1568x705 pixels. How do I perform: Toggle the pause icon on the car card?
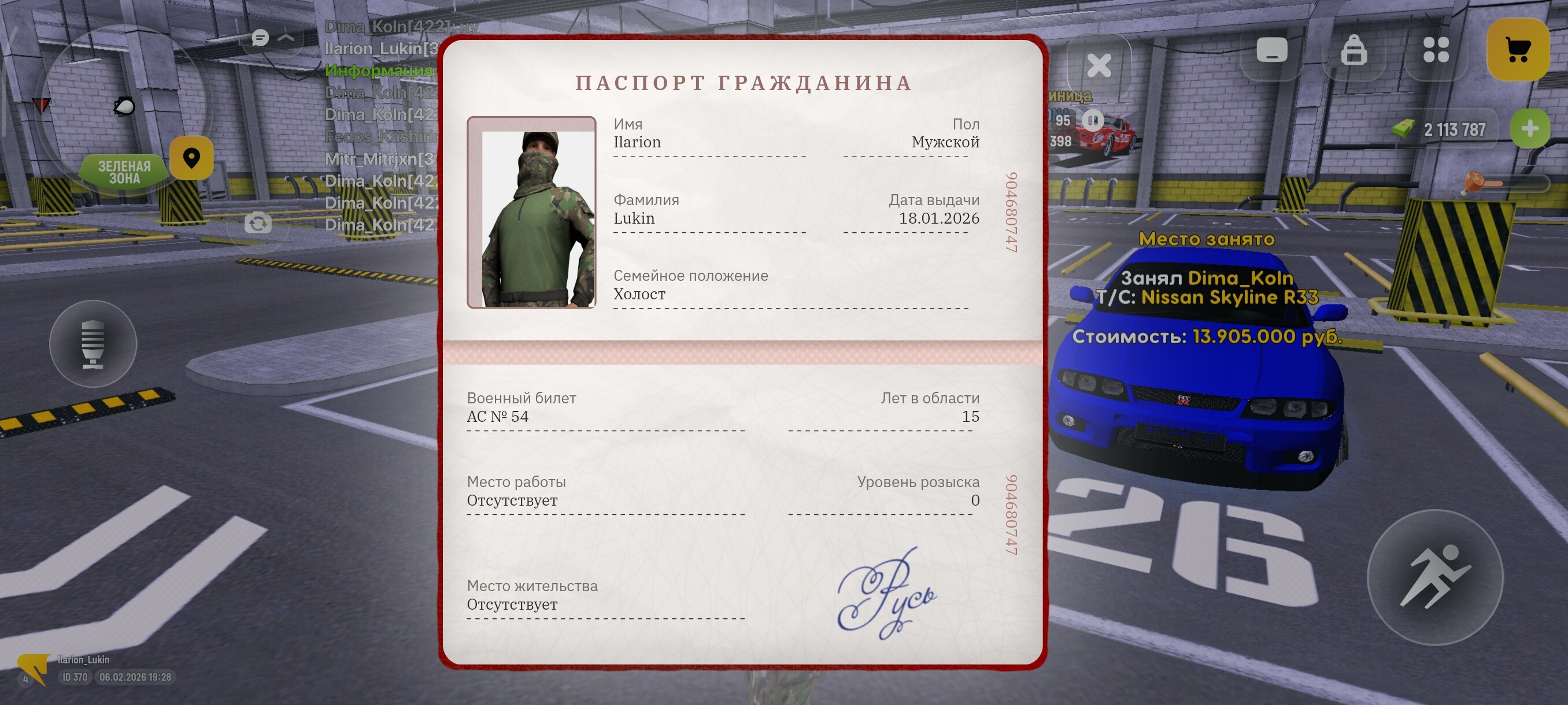point(1094,121)
